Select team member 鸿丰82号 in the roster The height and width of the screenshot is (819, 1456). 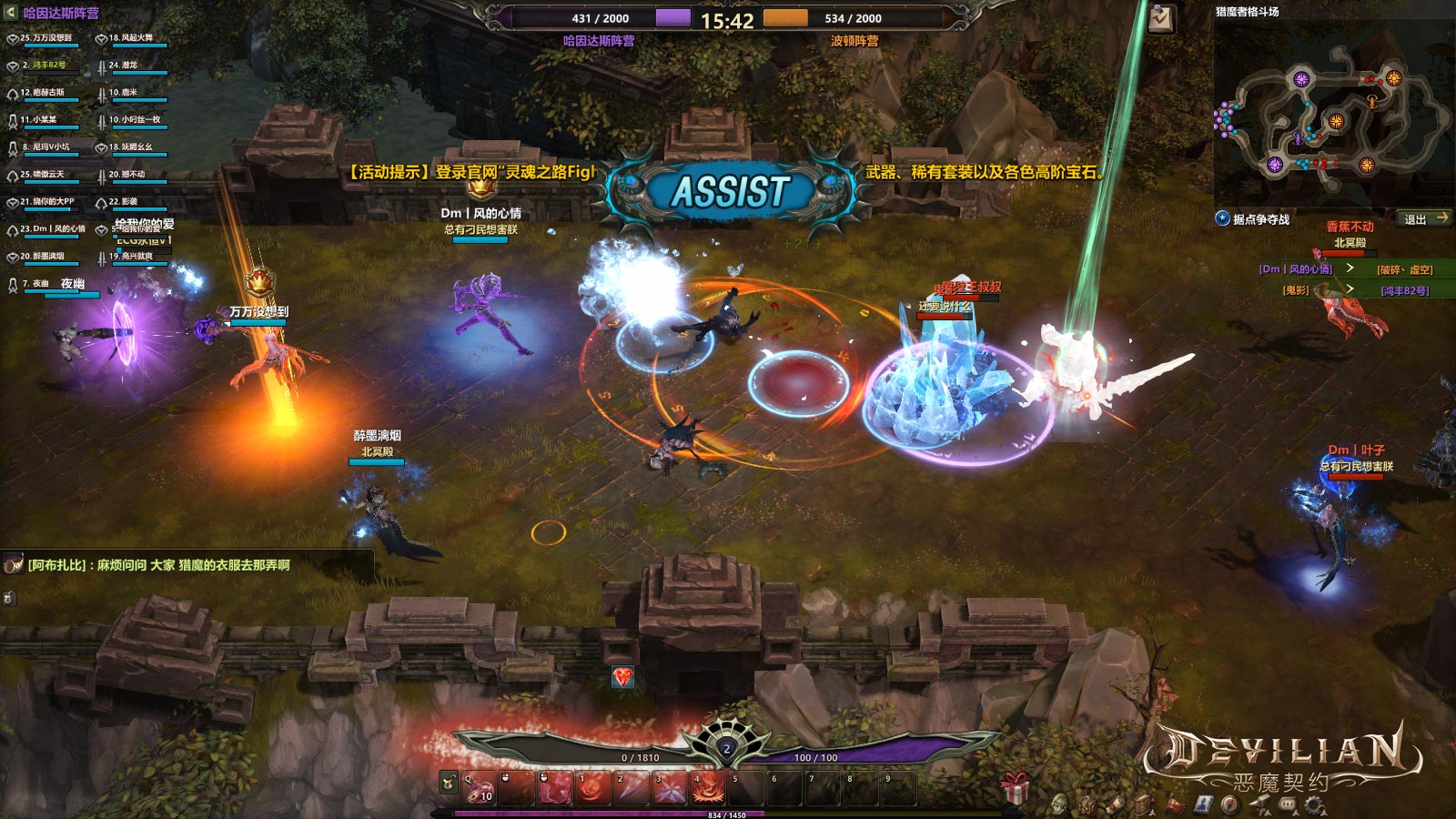click(44, 66)
